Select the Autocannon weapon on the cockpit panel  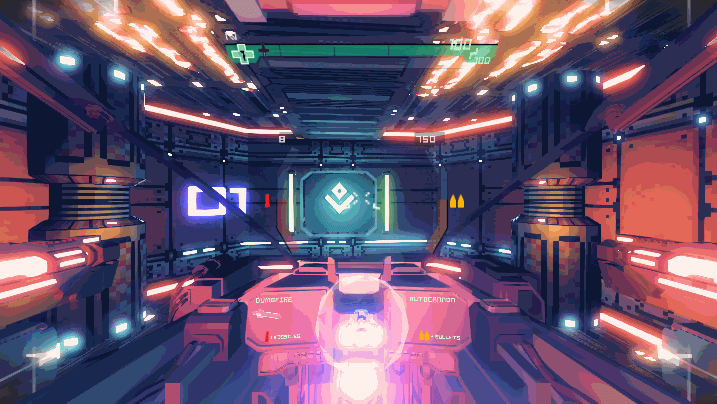point(432,298)
